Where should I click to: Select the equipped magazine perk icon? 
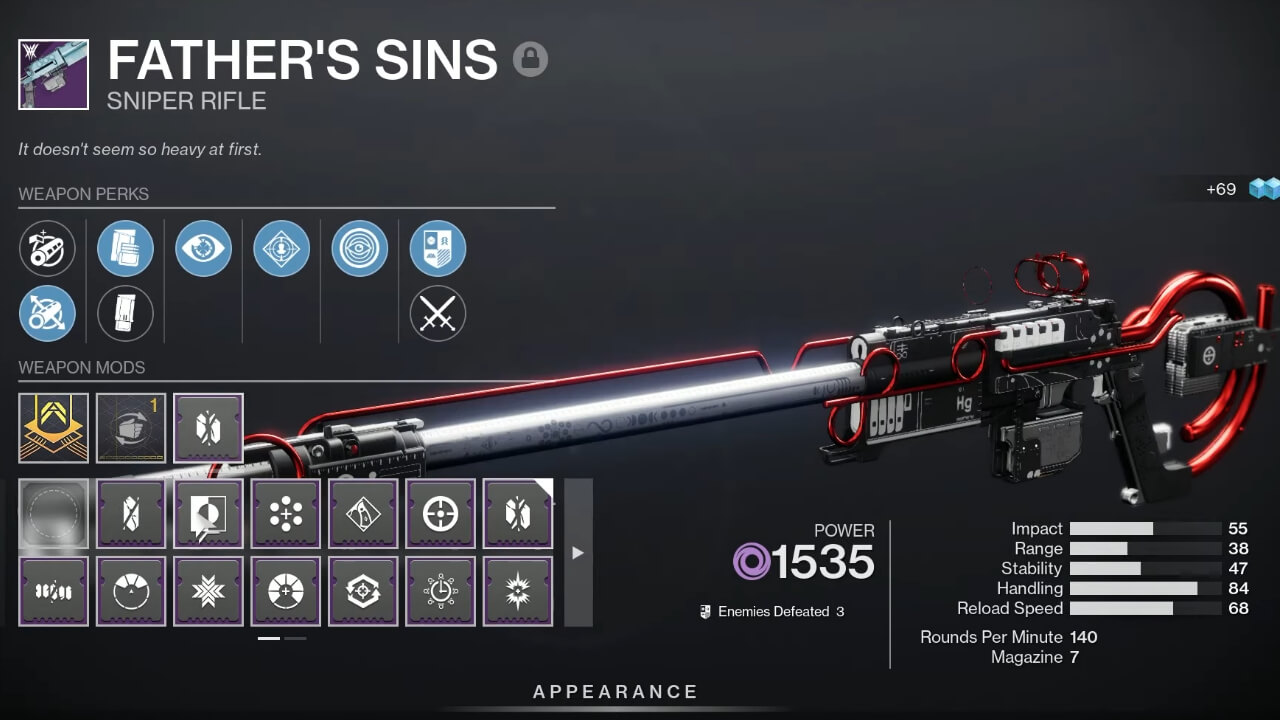click(125, 248)
